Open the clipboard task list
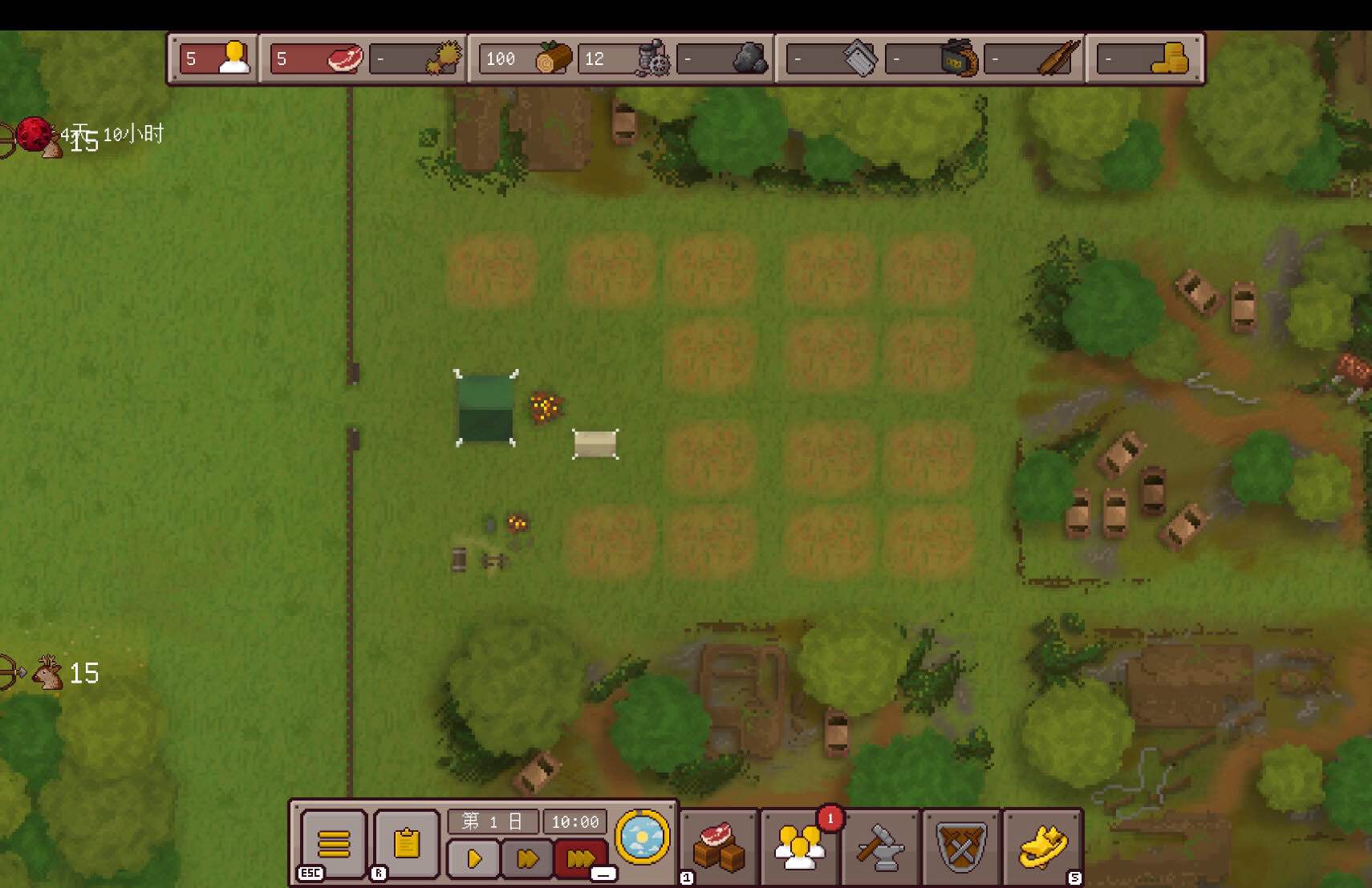This screenshot has height=888, width=1372. pyautogui.click(x=407, y=842)
